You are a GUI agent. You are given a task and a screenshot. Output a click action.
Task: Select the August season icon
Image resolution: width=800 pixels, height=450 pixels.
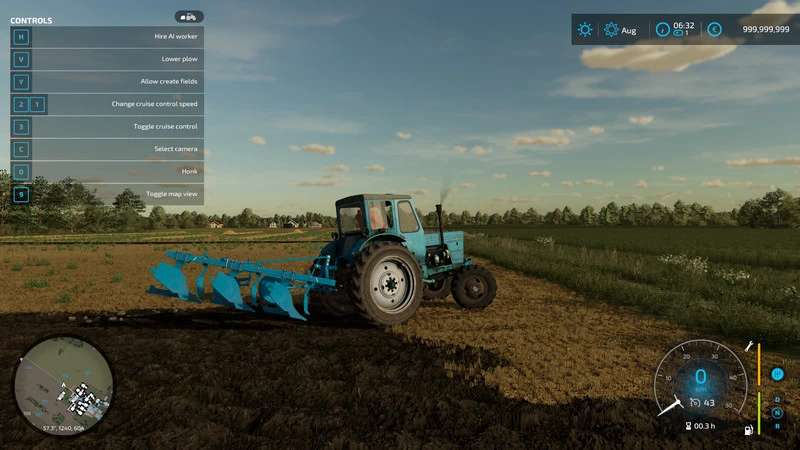pyautogui.click(x=611, y=30)
